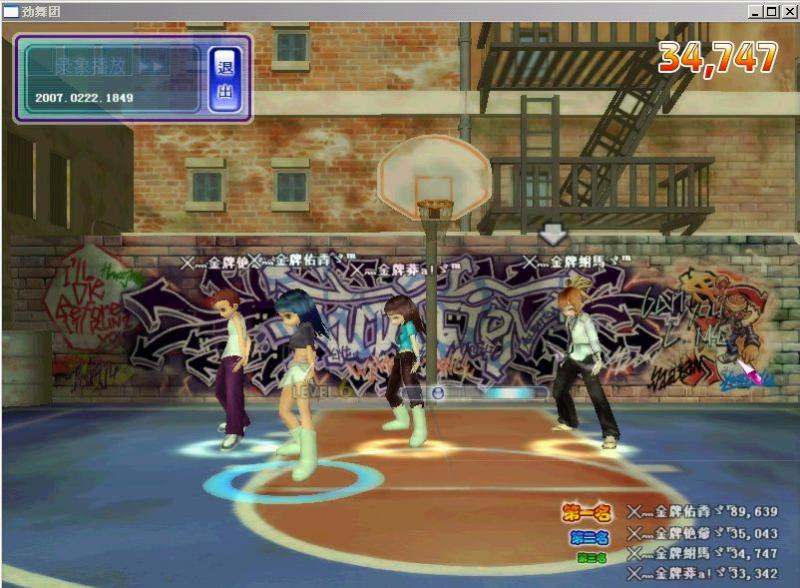
Task: Close the game window
Action: [788, 12]
